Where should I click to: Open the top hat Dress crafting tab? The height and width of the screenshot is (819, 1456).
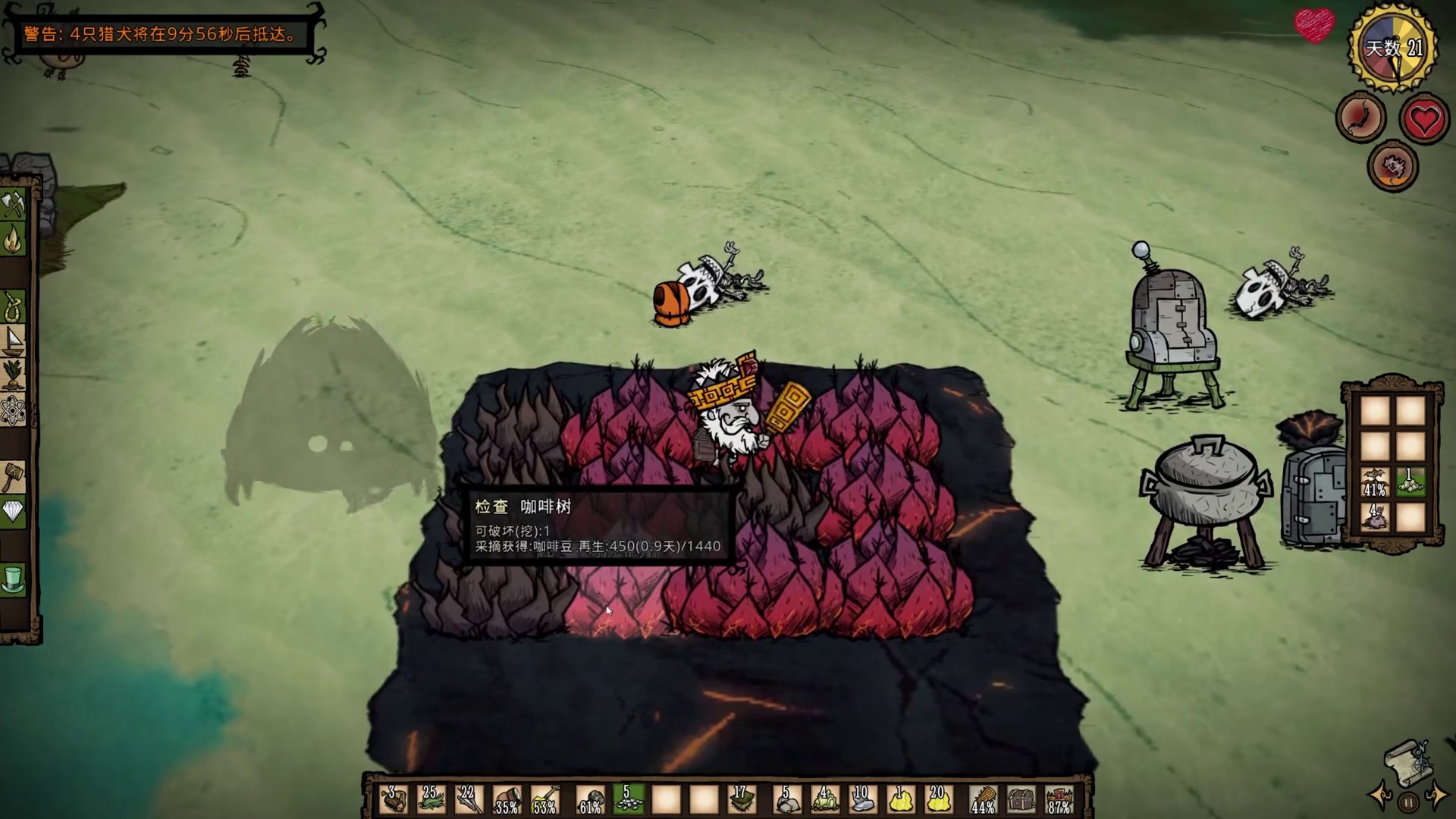14,580
